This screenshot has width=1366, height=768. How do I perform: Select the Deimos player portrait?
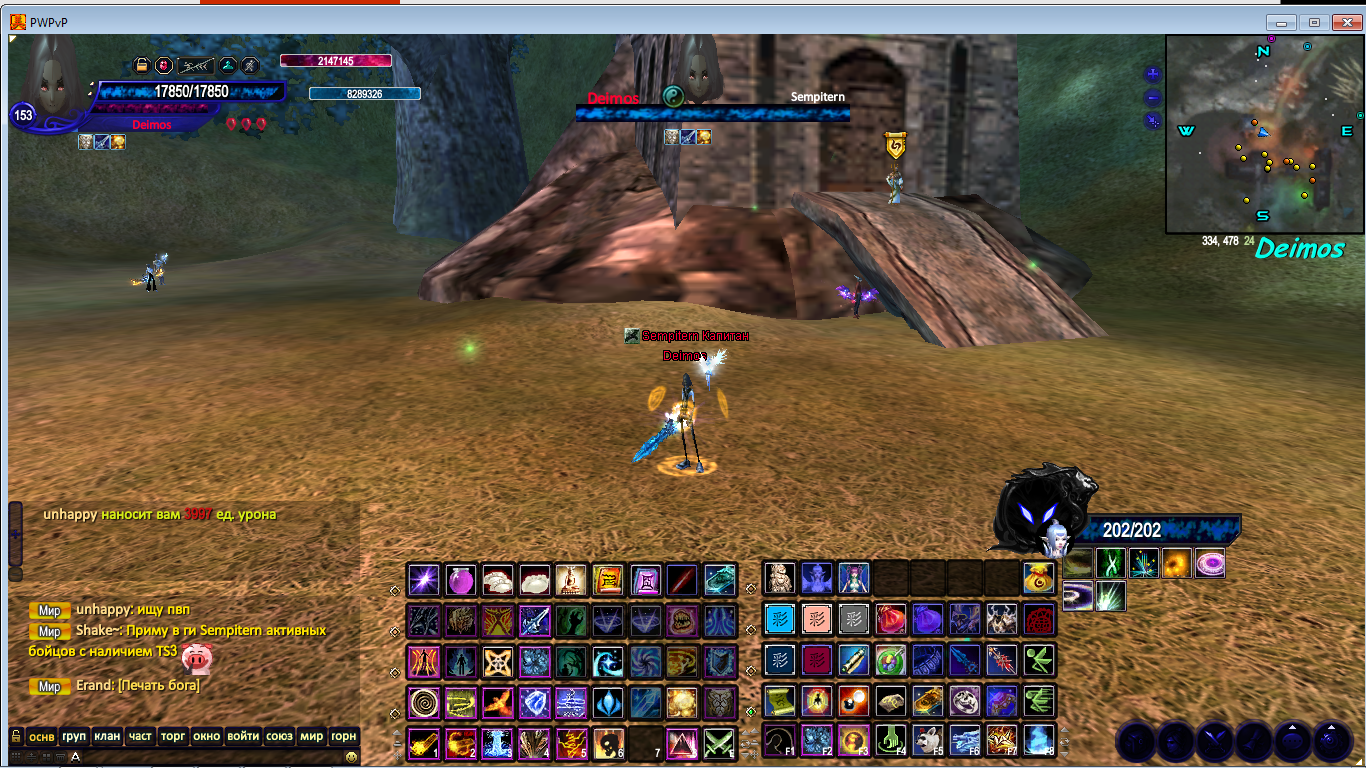click(x=52, y=80)
